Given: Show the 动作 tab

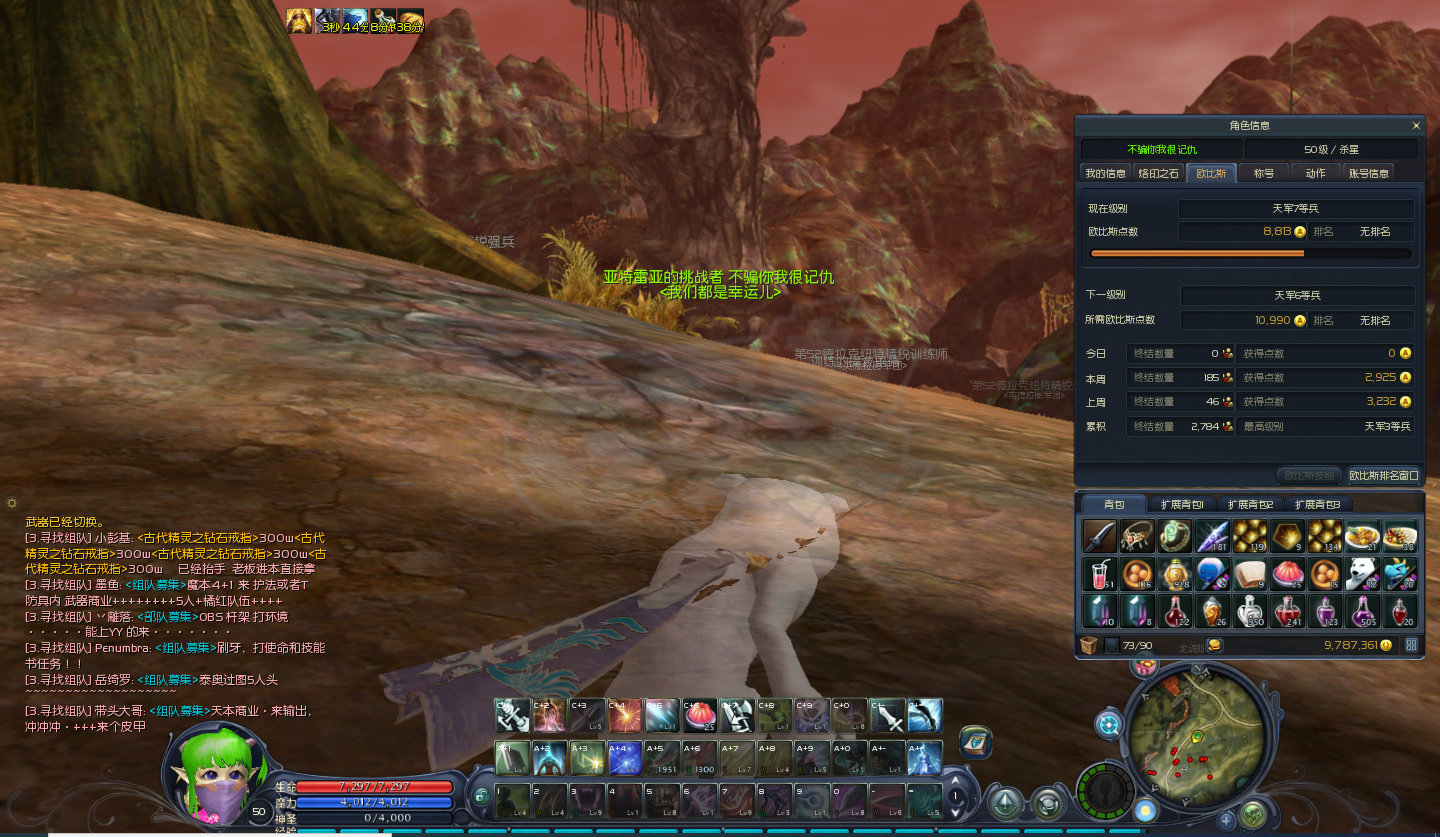Looking at the screenshot, I should click(1315, 173).
